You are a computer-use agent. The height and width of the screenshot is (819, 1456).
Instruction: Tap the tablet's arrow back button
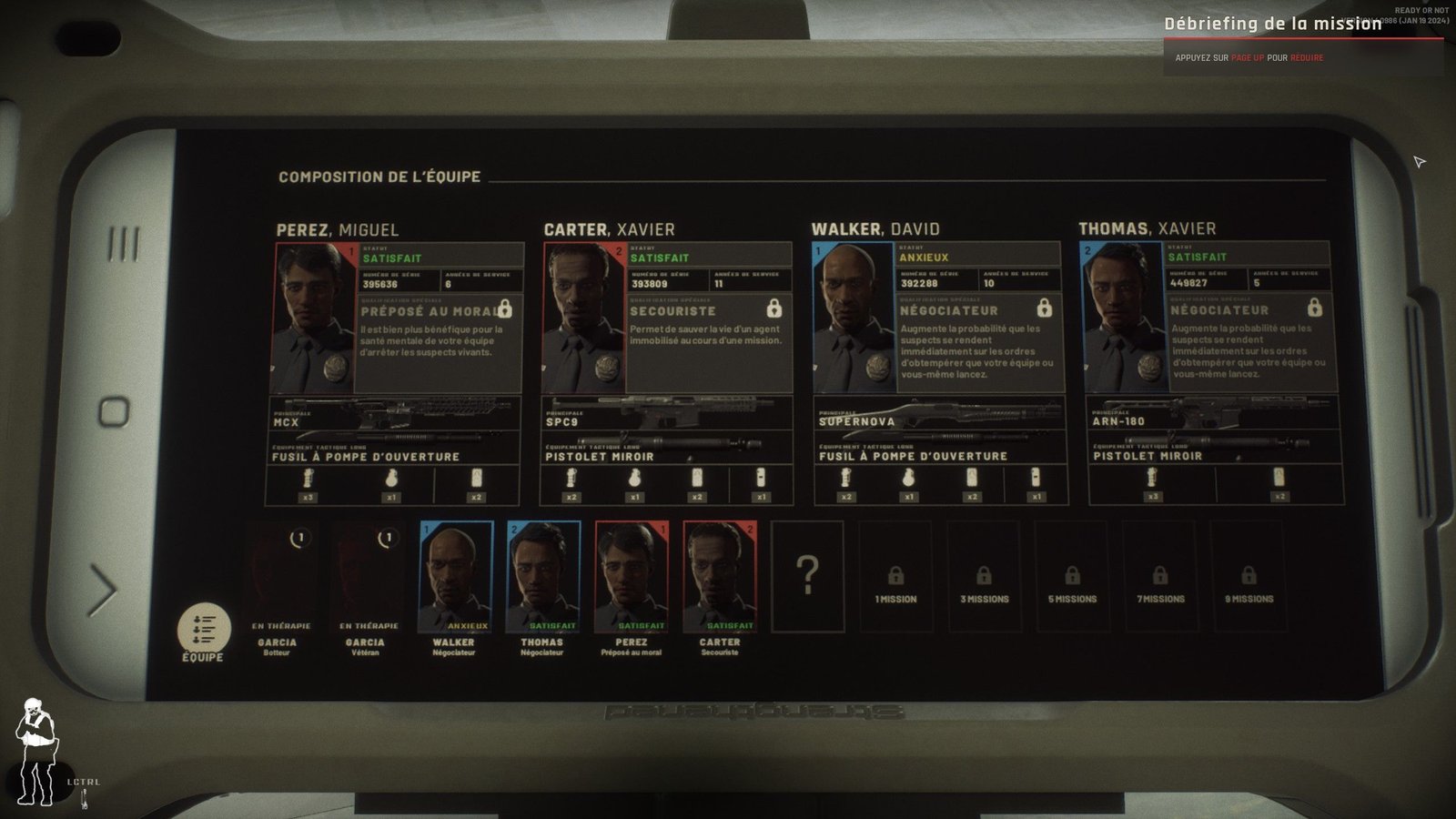103,589
